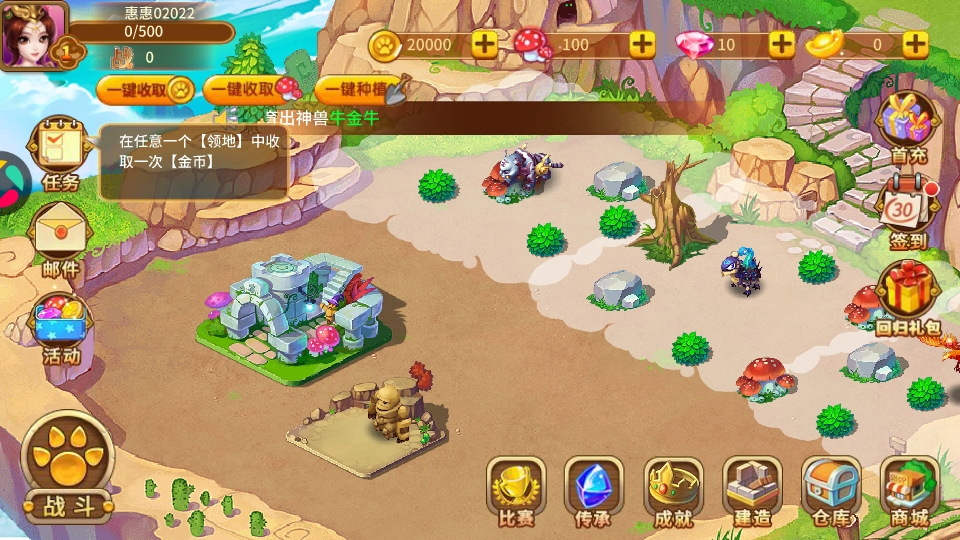
Task: Open the player avatar portrait
Action: click(32, 34)
